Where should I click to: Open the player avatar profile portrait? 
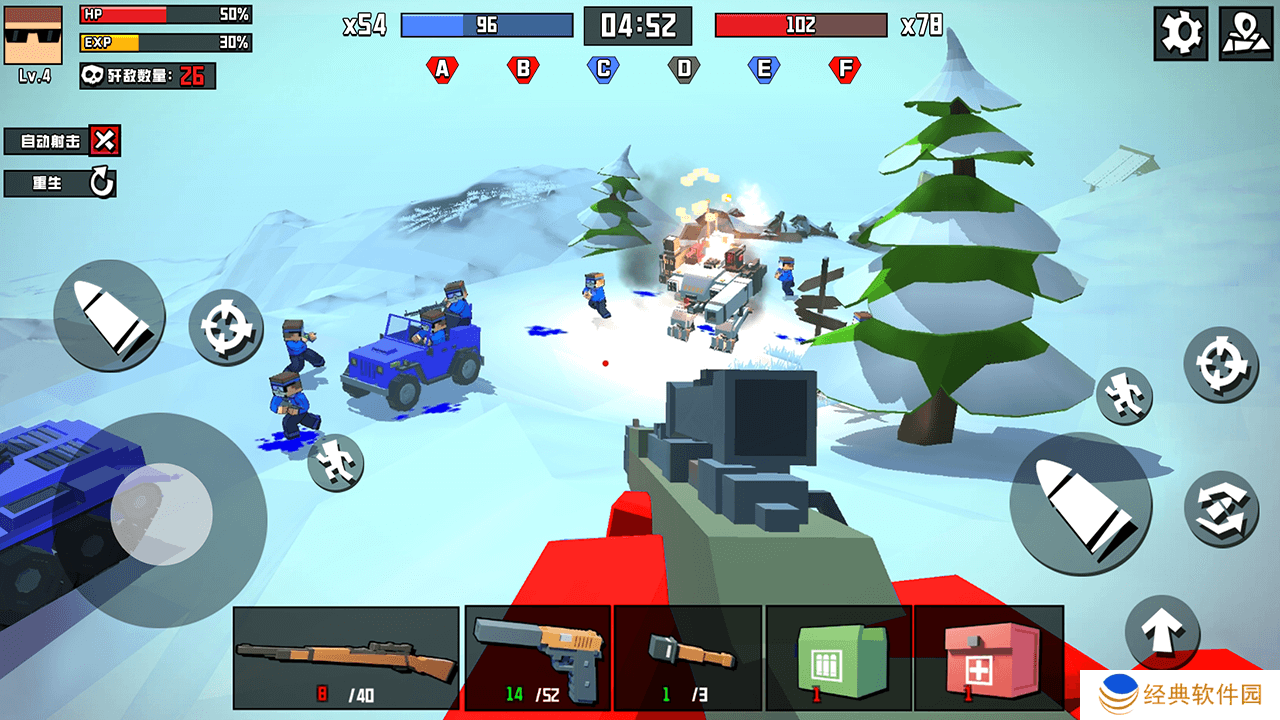34,35
